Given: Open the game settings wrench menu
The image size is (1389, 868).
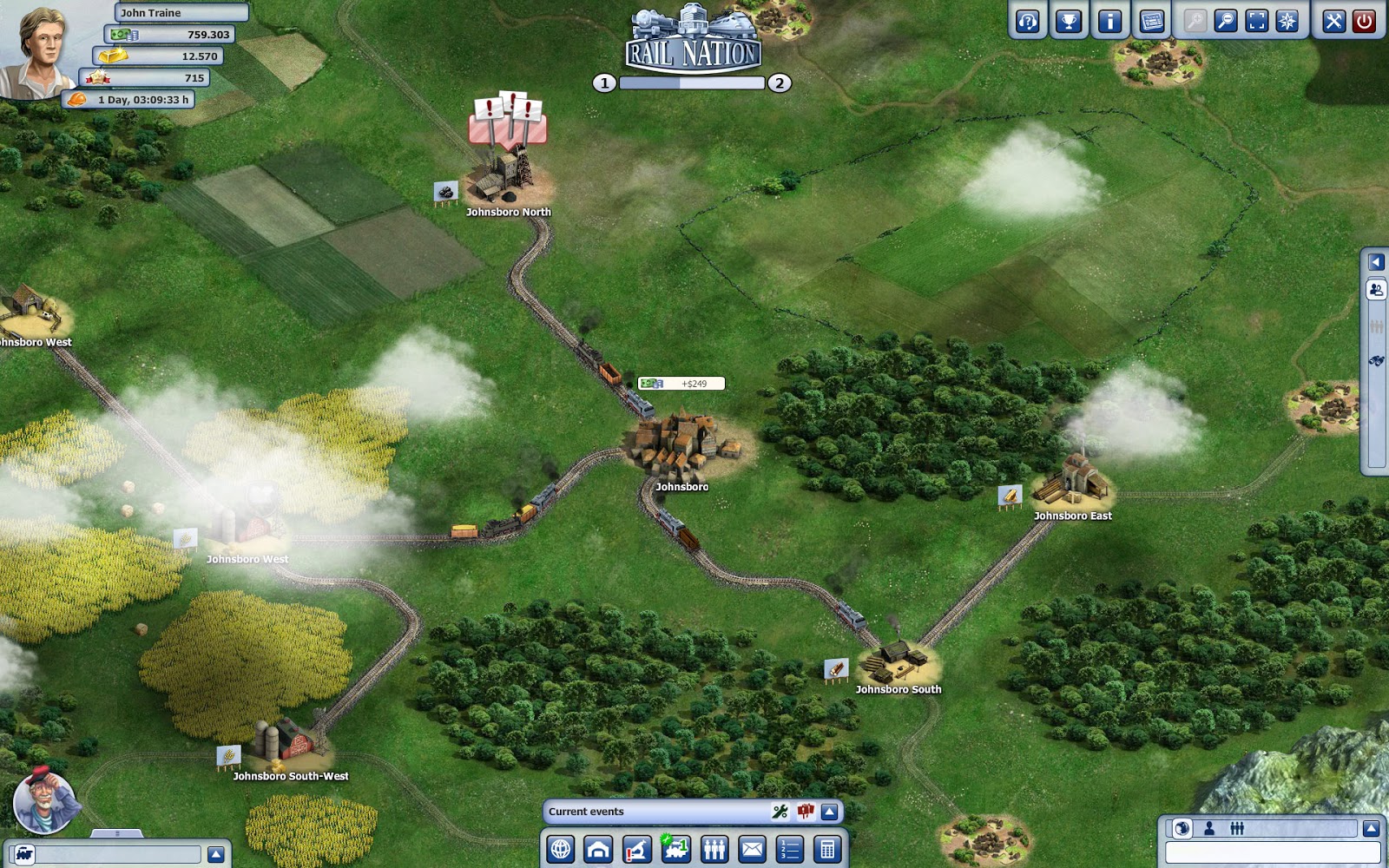Looking at the screenshot, I should pos(1333,22).
